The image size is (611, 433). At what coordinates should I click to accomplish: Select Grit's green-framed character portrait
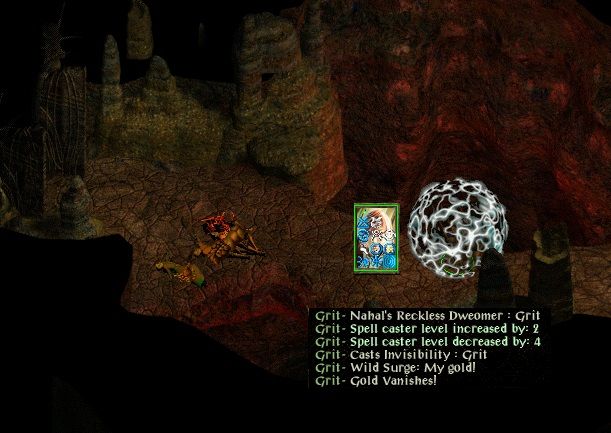[x=376, y=238]
